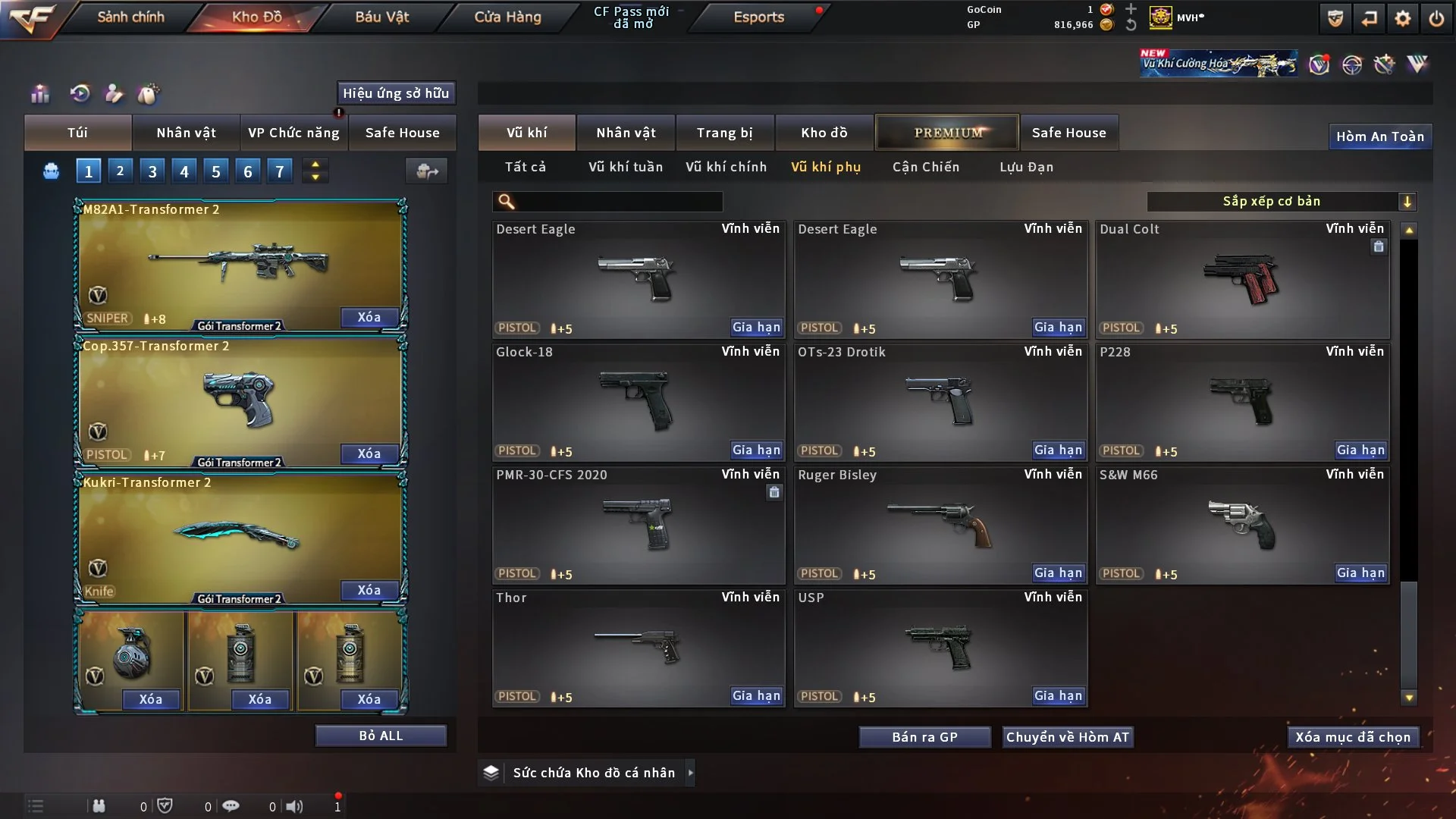Open the Hòm An Toàn safe box
1456x819 pixels.
click(1379, 136)
